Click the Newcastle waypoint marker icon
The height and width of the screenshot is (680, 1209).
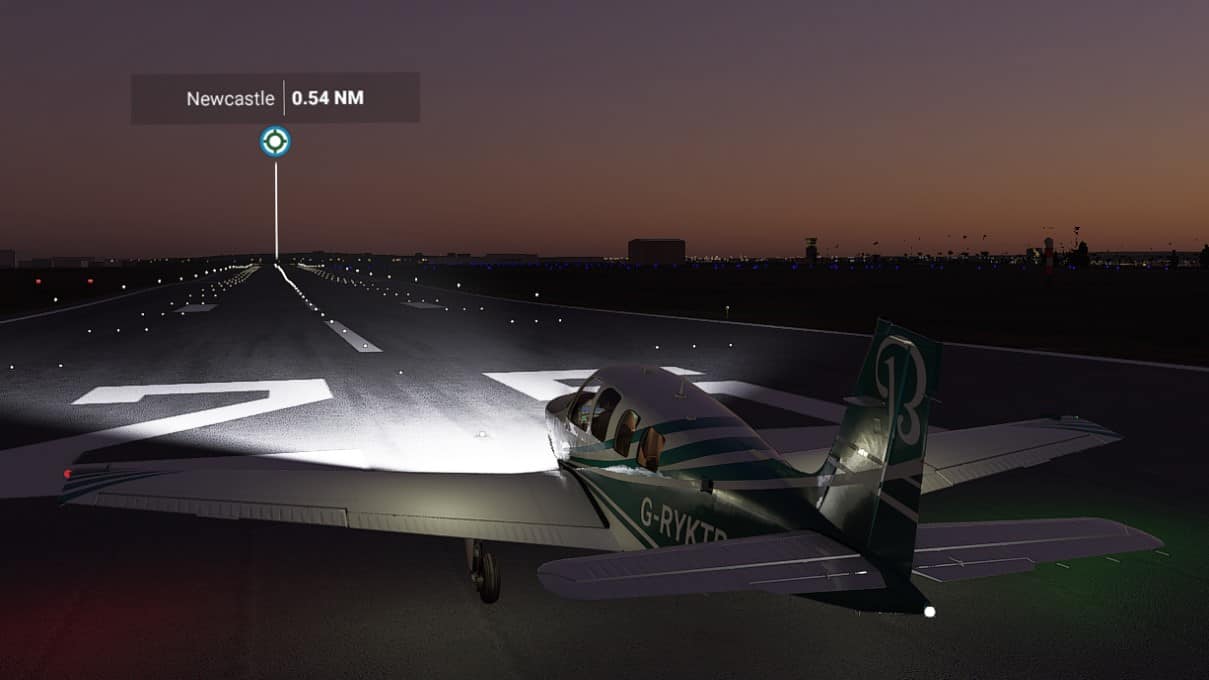(x=275, y=142)
